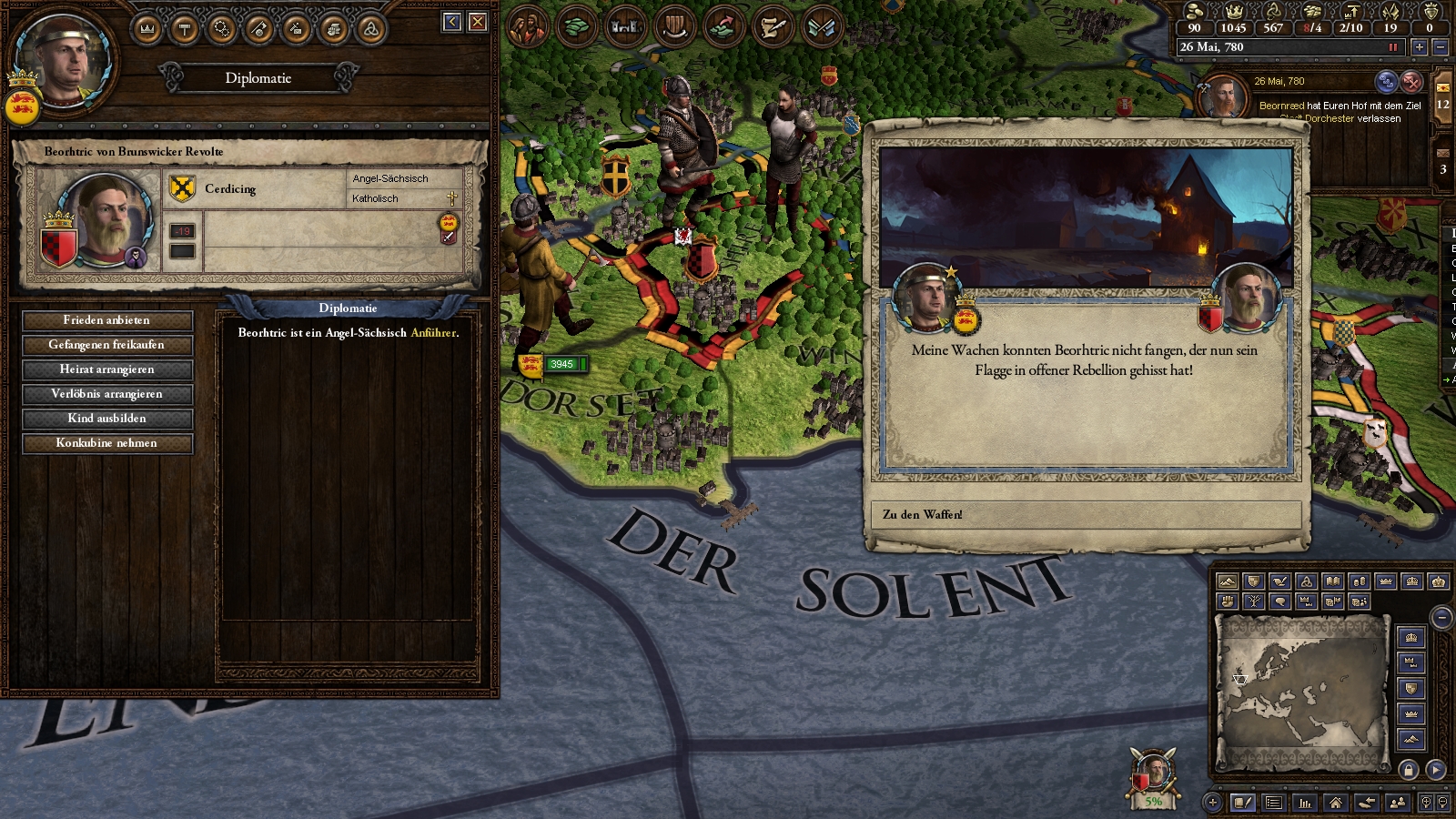Decrease game speed with the minus button
Screen dimensions: 1456x819
[x=1440, y=47]
